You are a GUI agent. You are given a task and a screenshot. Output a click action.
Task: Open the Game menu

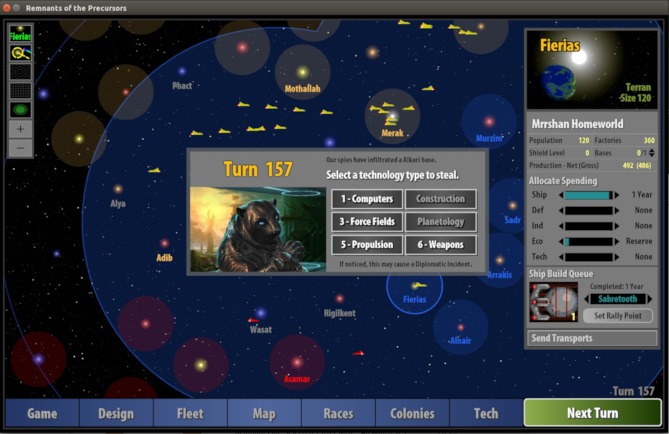tap(42, 413)
